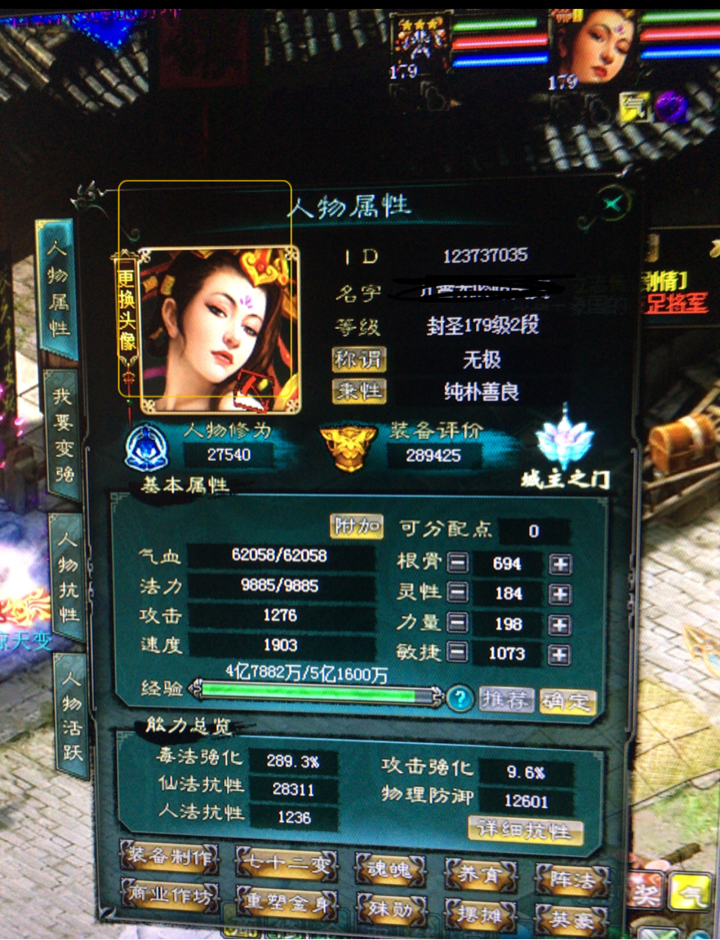Image resolution: width=720 pixels, height=940 pixels.
Task: Switch to the 我要变强 side tab
Action: [63, 436]
